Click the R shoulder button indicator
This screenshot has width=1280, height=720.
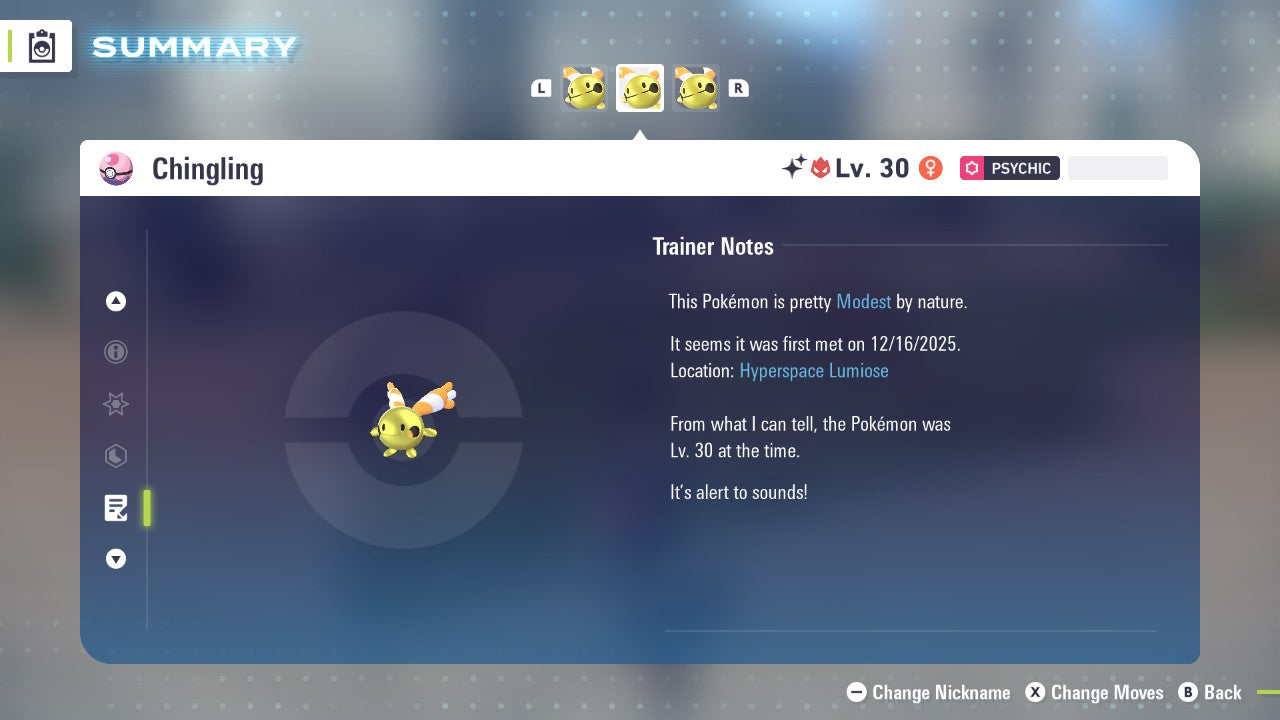click(x=738, y=88)
